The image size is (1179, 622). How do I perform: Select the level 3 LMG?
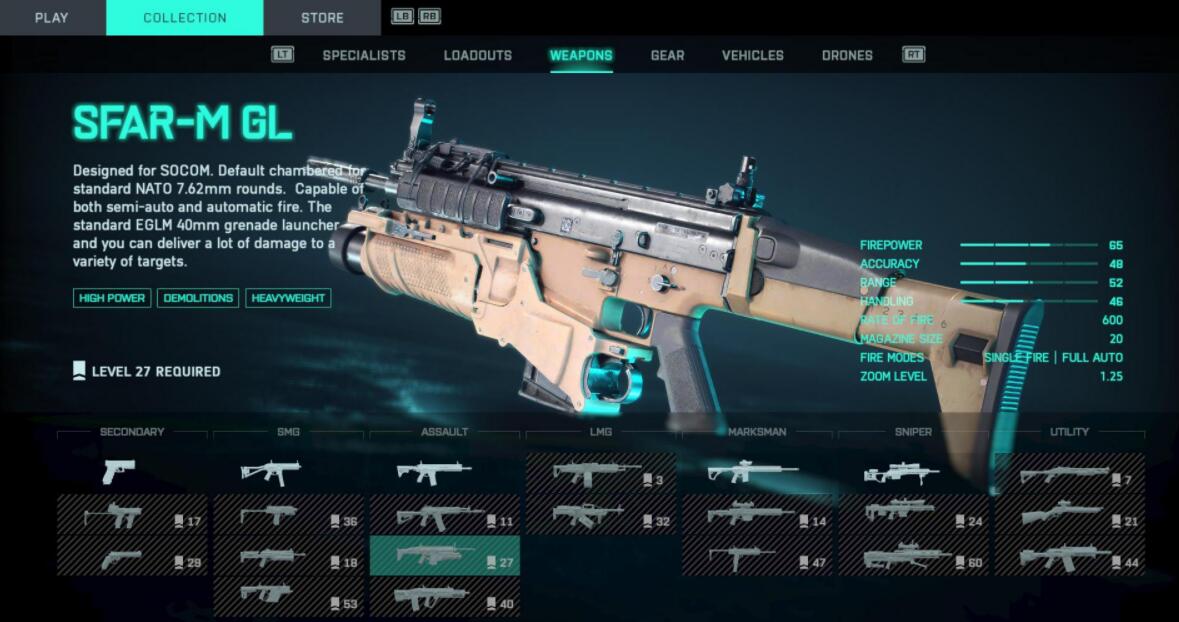[x=600, y=473]
